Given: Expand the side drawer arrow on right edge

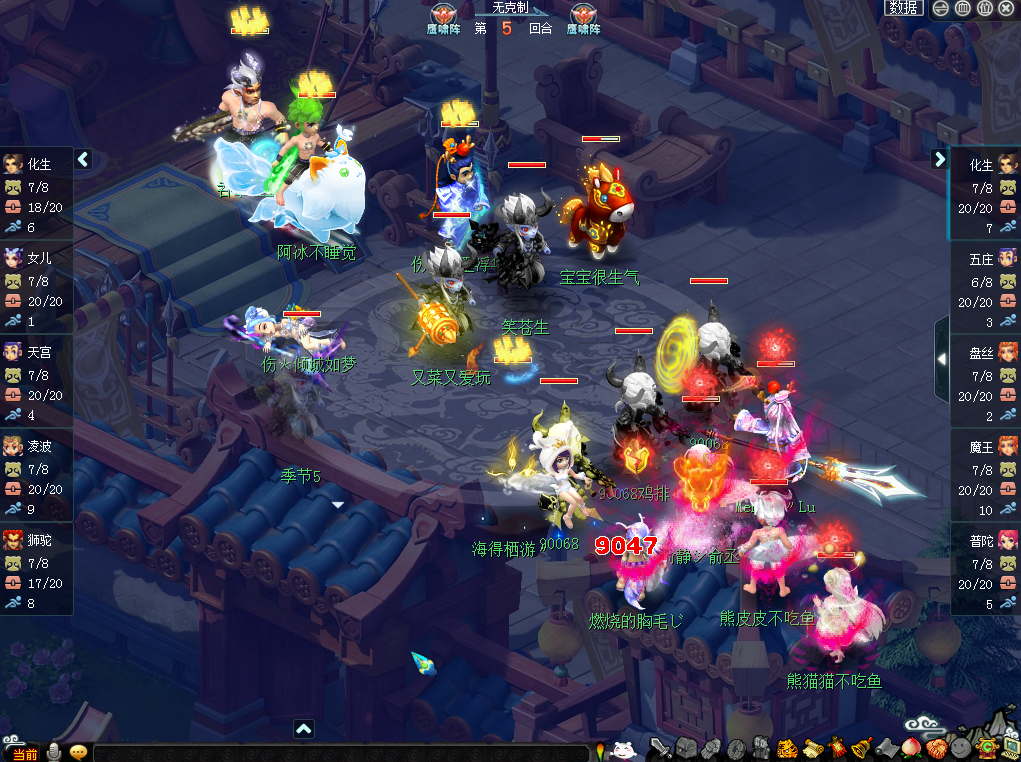Looking at the screenshot, I should pyautogui.click(x=941, y=358).
